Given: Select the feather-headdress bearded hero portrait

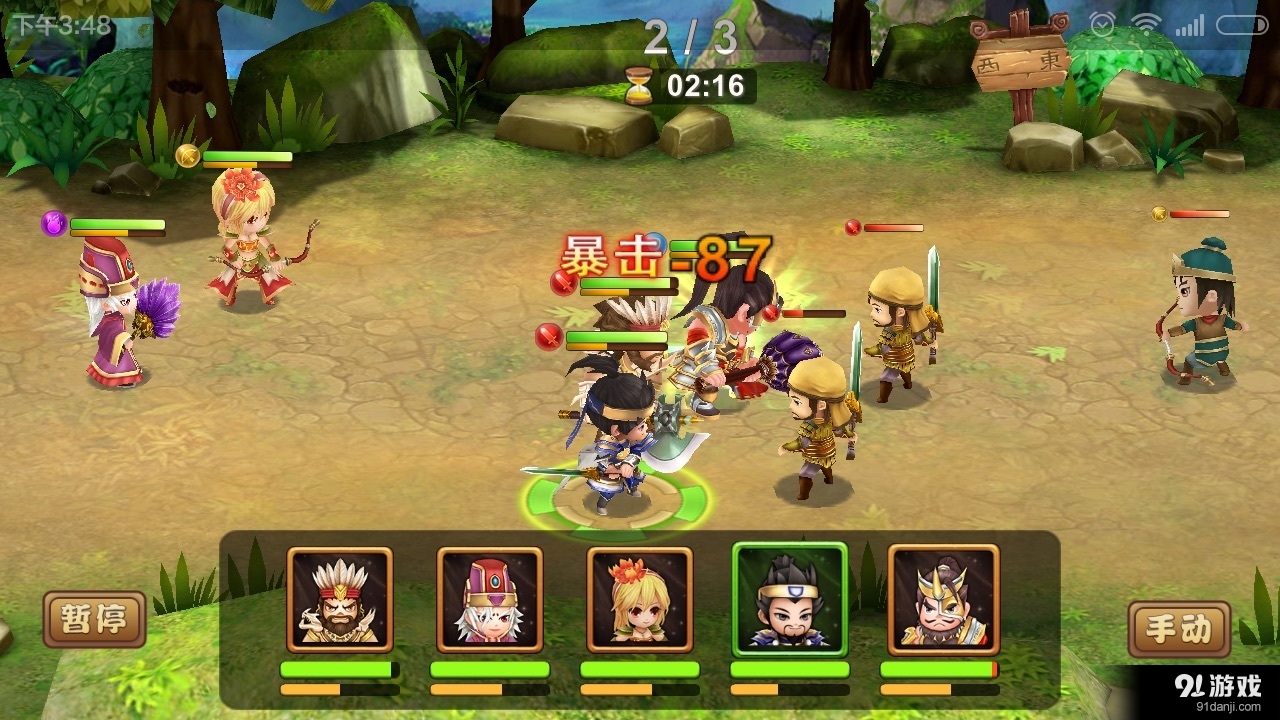Looking at the screenshot, I should point(339,600).
